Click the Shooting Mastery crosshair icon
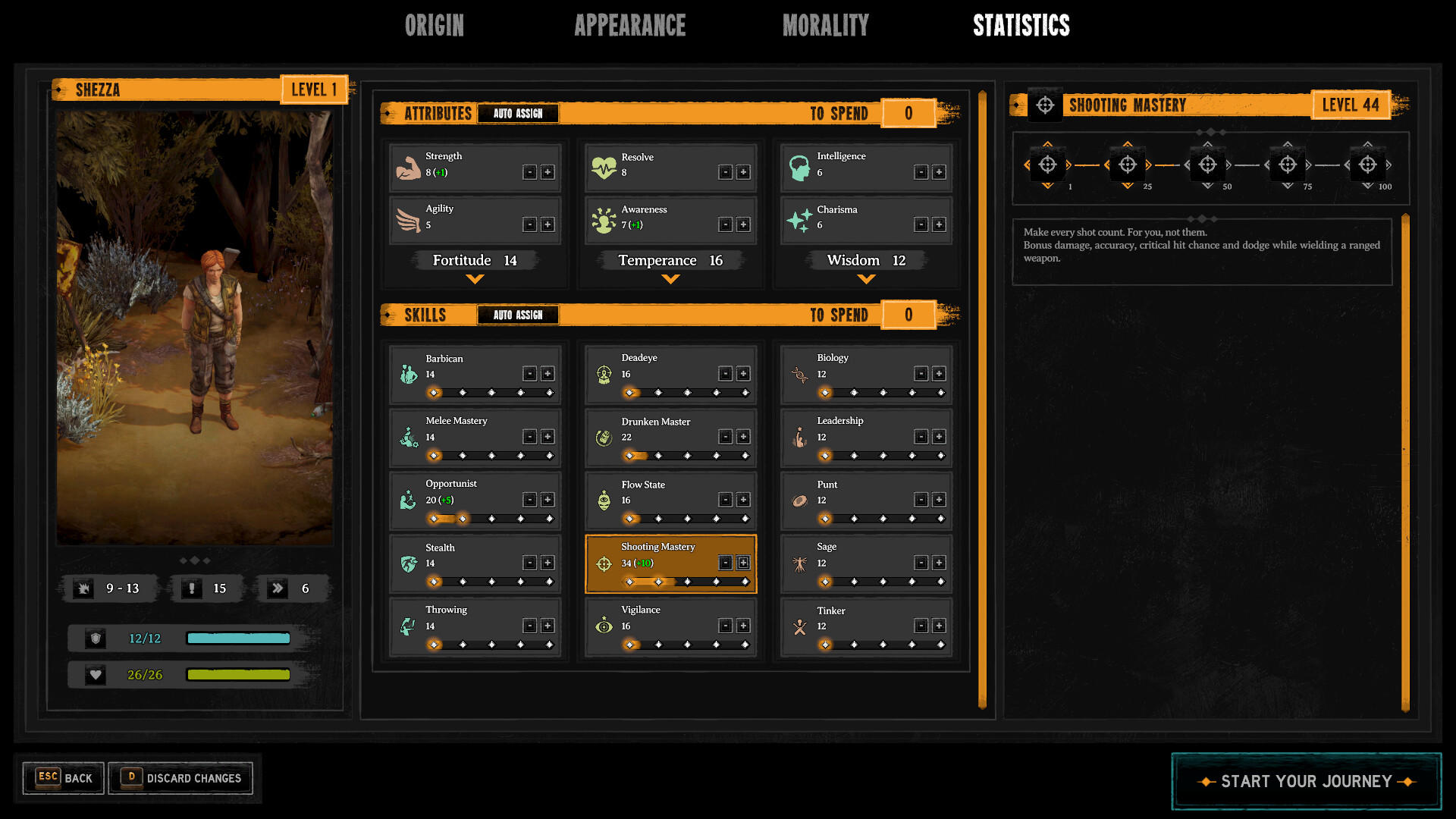Viewport: 1456px width, 819px height. pyautogui.click(x=604, y=563)
